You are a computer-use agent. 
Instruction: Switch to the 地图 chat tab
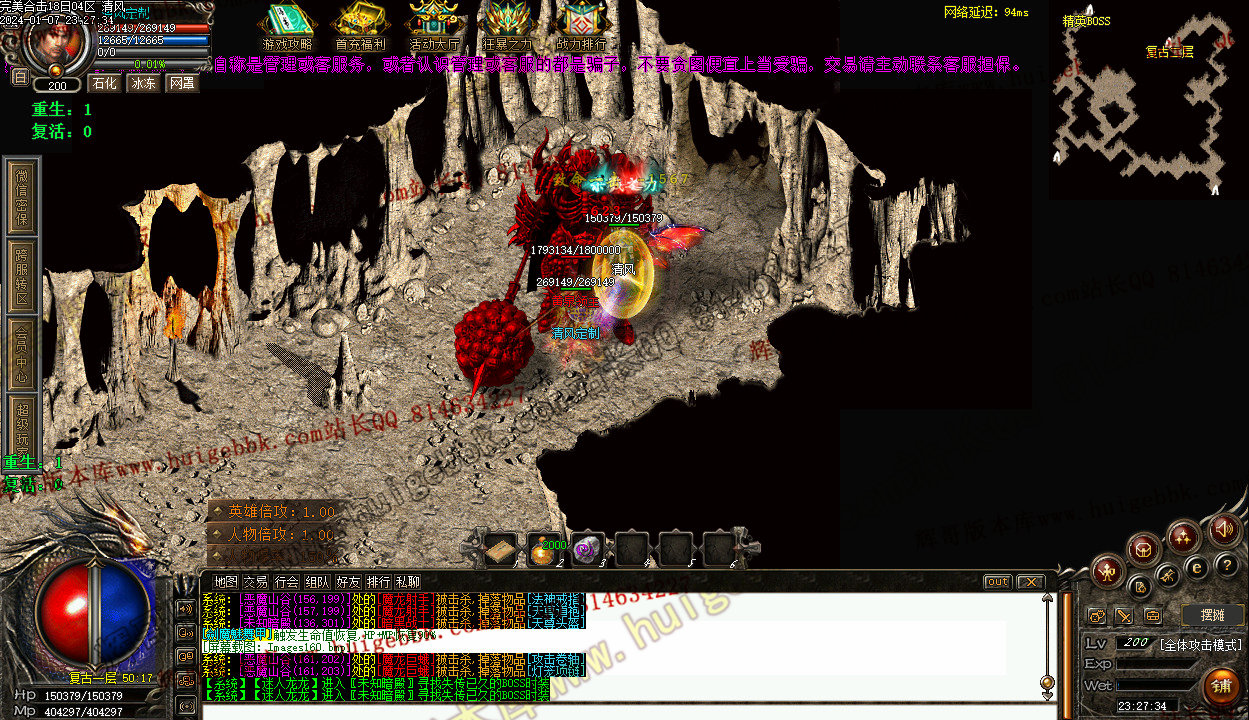[226, 582]
